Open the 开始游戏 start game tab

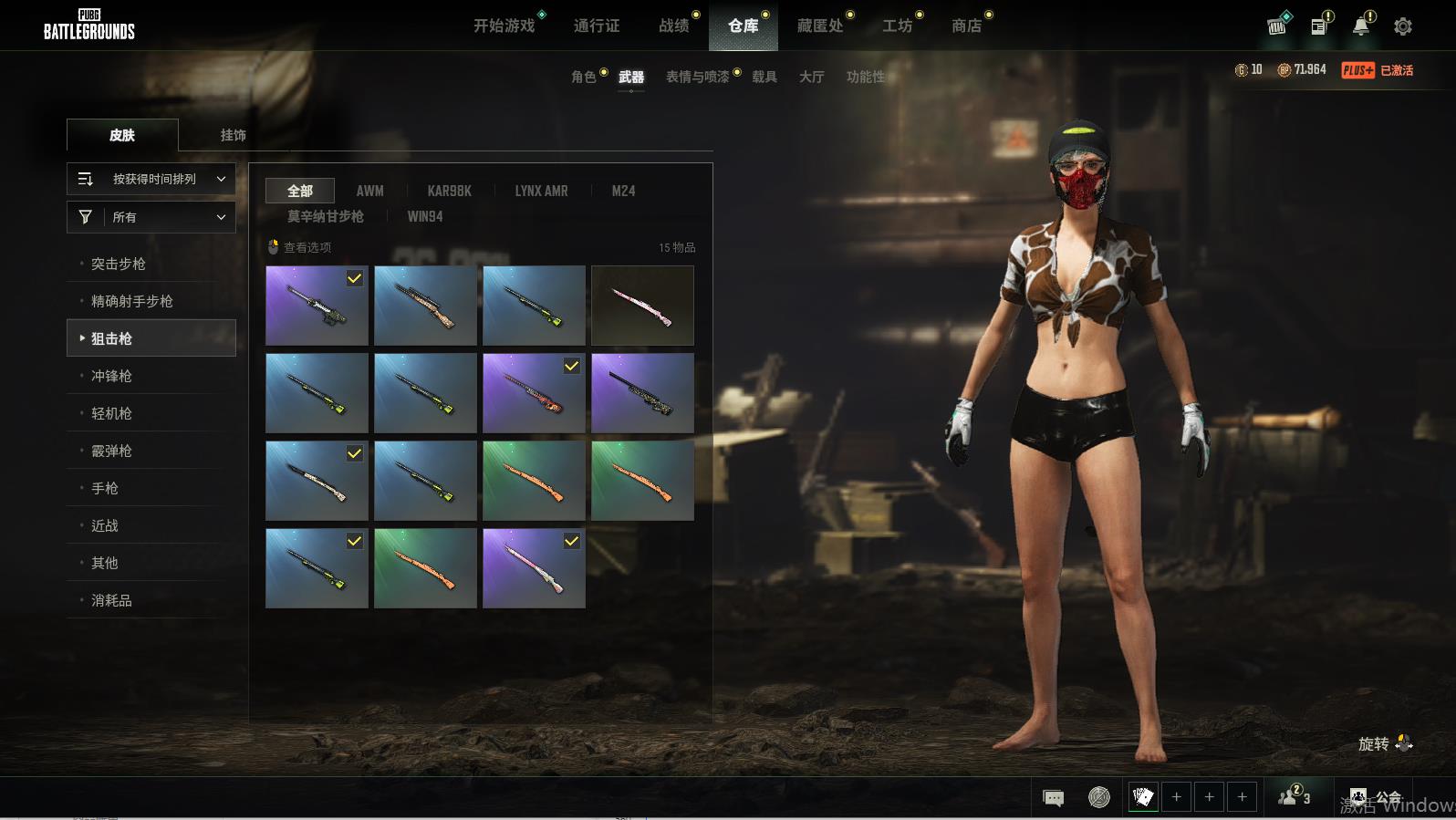[504, 26]
